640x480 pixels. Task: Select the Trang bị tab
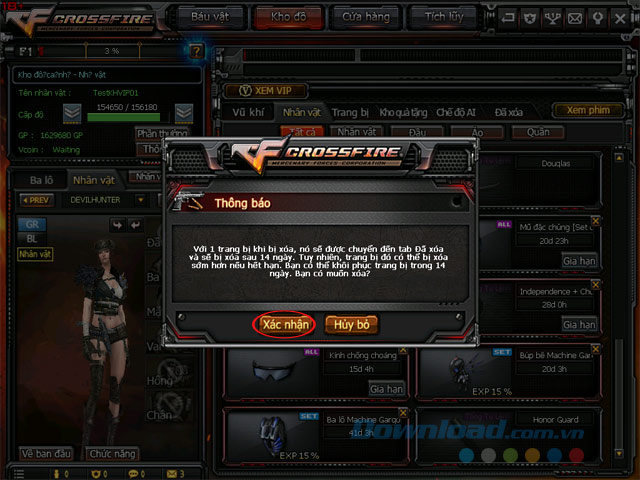coord(349,112)
